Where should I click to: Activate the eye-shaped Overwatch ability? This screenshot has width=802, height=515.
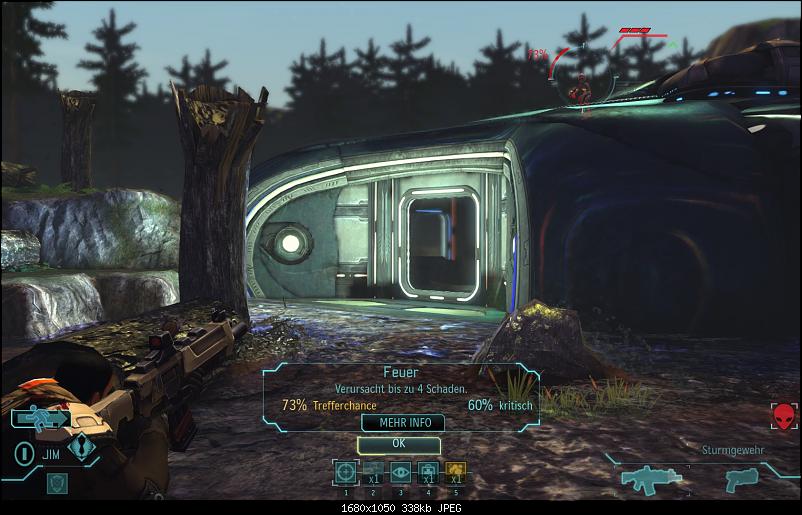click(400, 472)
